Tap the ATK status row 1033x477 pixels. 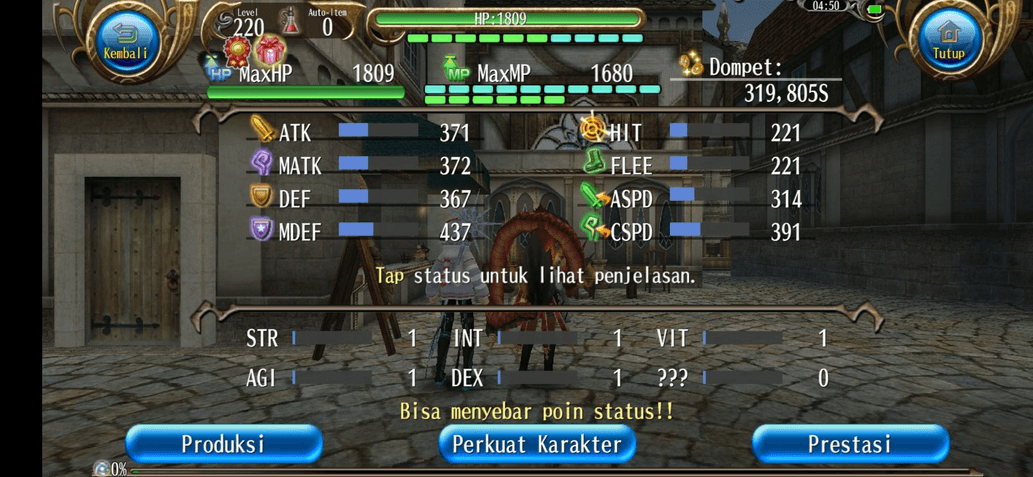coord(360,132)
